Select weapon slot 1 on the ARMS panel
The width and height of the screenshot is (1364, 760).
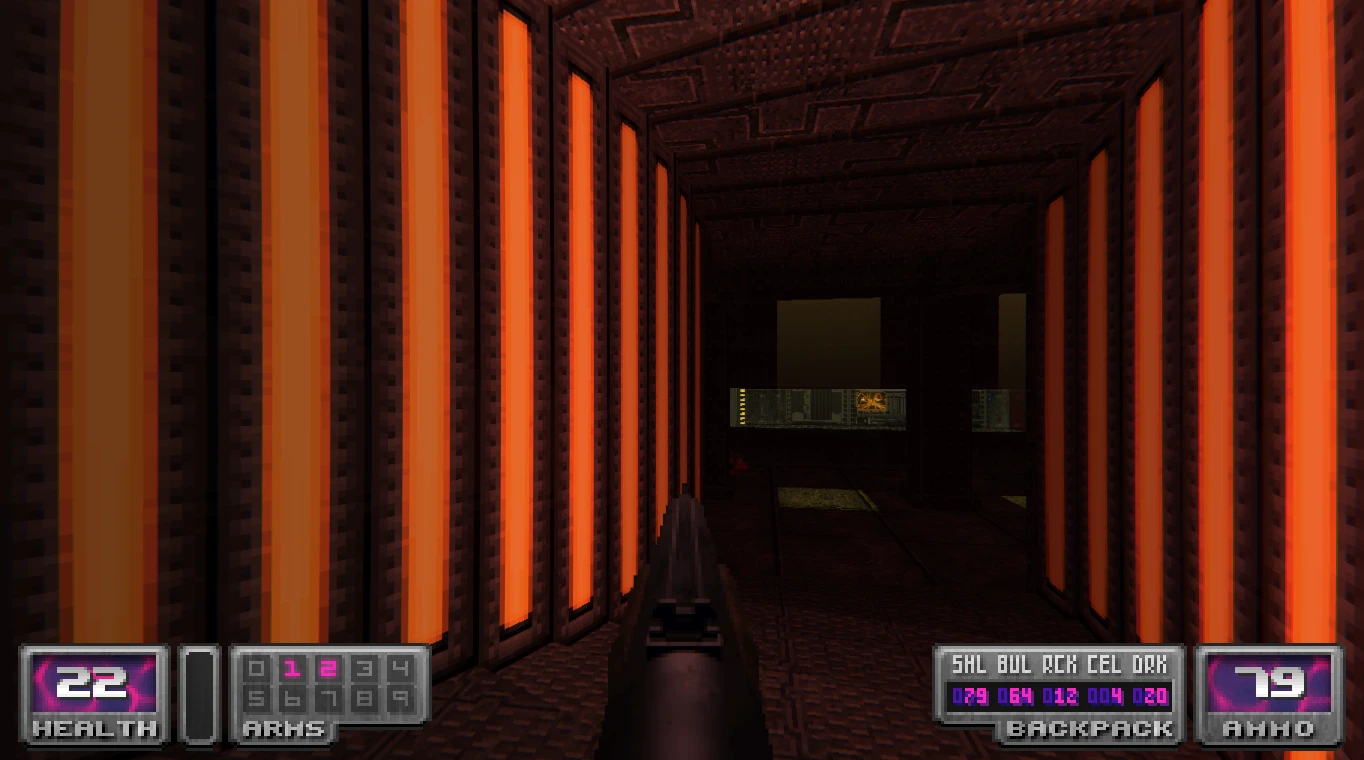(291, 667)
